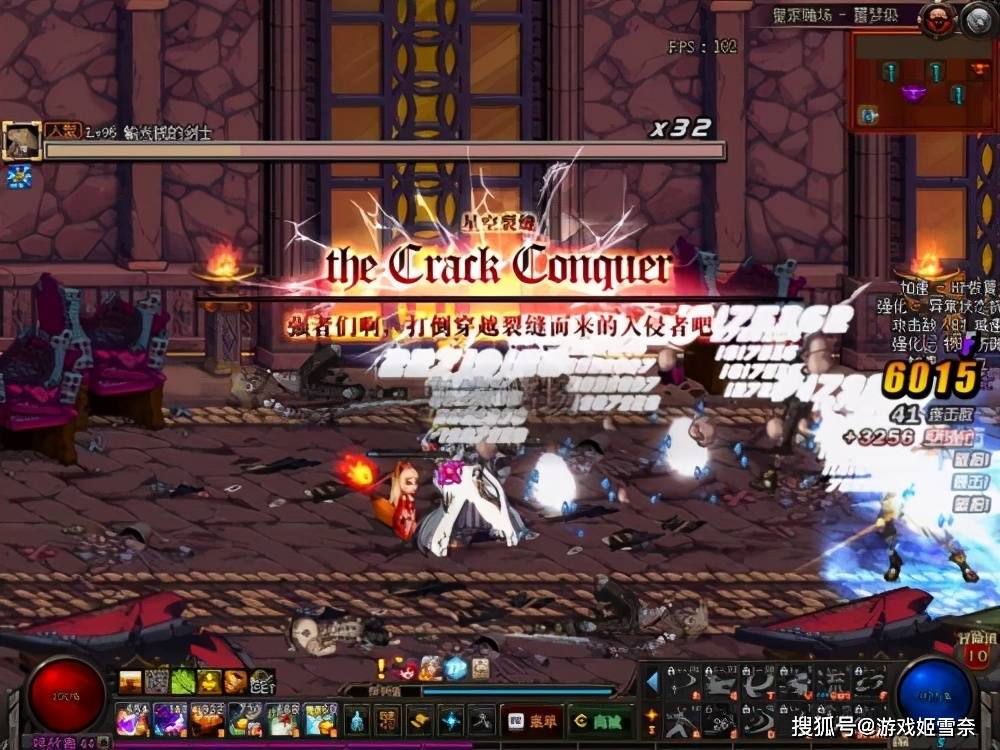Click the yellow exclamation mark notification icon

coord(381,669)
